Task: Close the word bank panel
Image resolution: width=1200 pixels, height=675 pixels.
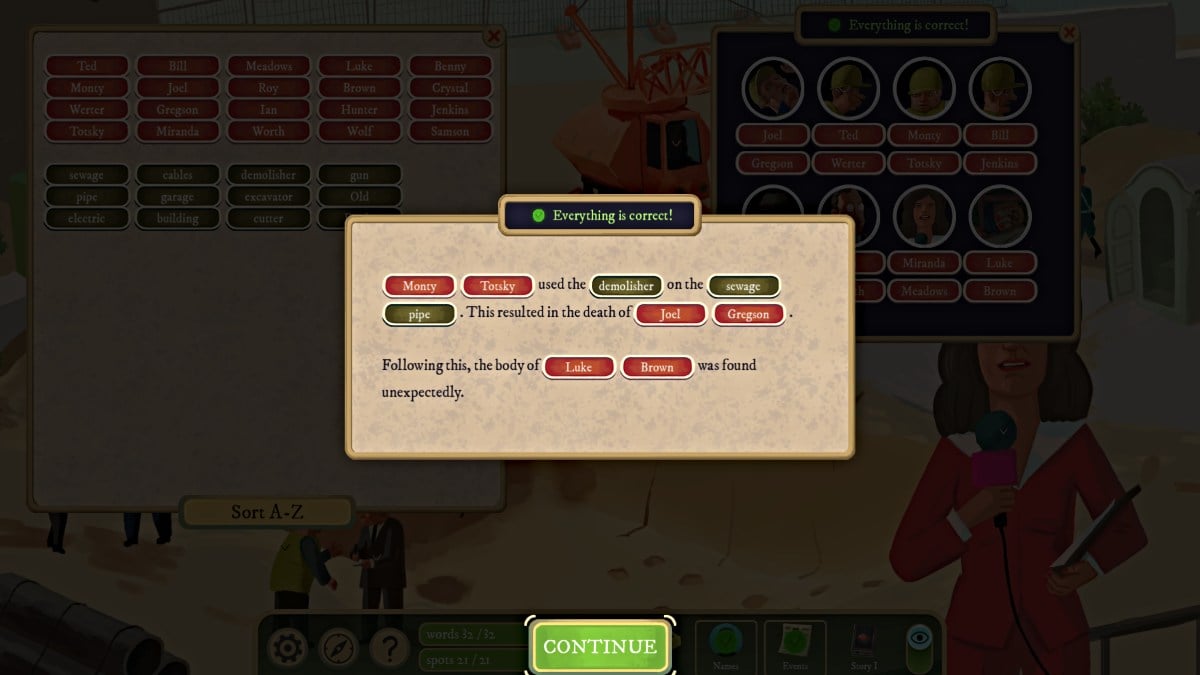Action: [493, 37]
